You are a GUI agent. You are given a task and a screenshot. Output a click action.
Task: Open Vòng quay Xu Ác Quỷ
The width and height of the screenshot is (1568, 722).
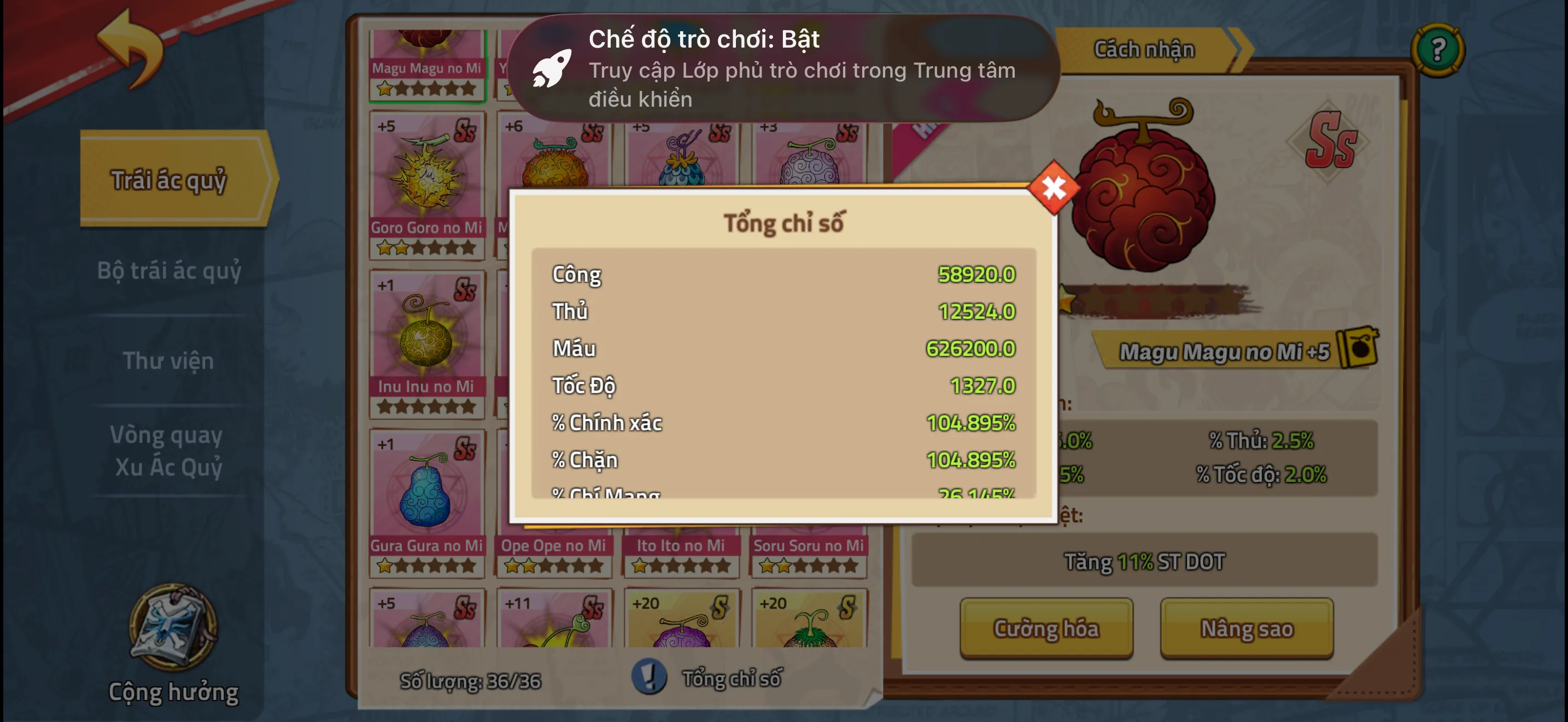[x=168, y=451]
